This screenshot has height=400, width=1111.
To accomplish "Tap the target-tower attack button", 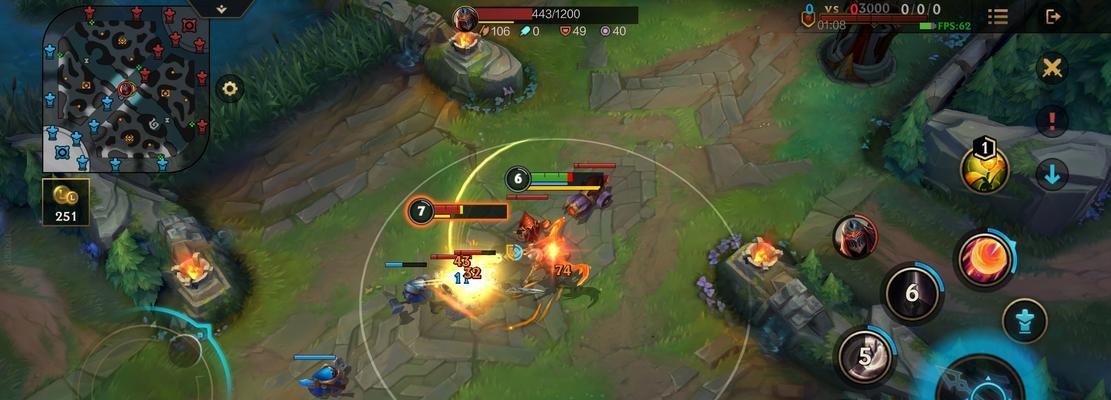I will (1025, 320).
